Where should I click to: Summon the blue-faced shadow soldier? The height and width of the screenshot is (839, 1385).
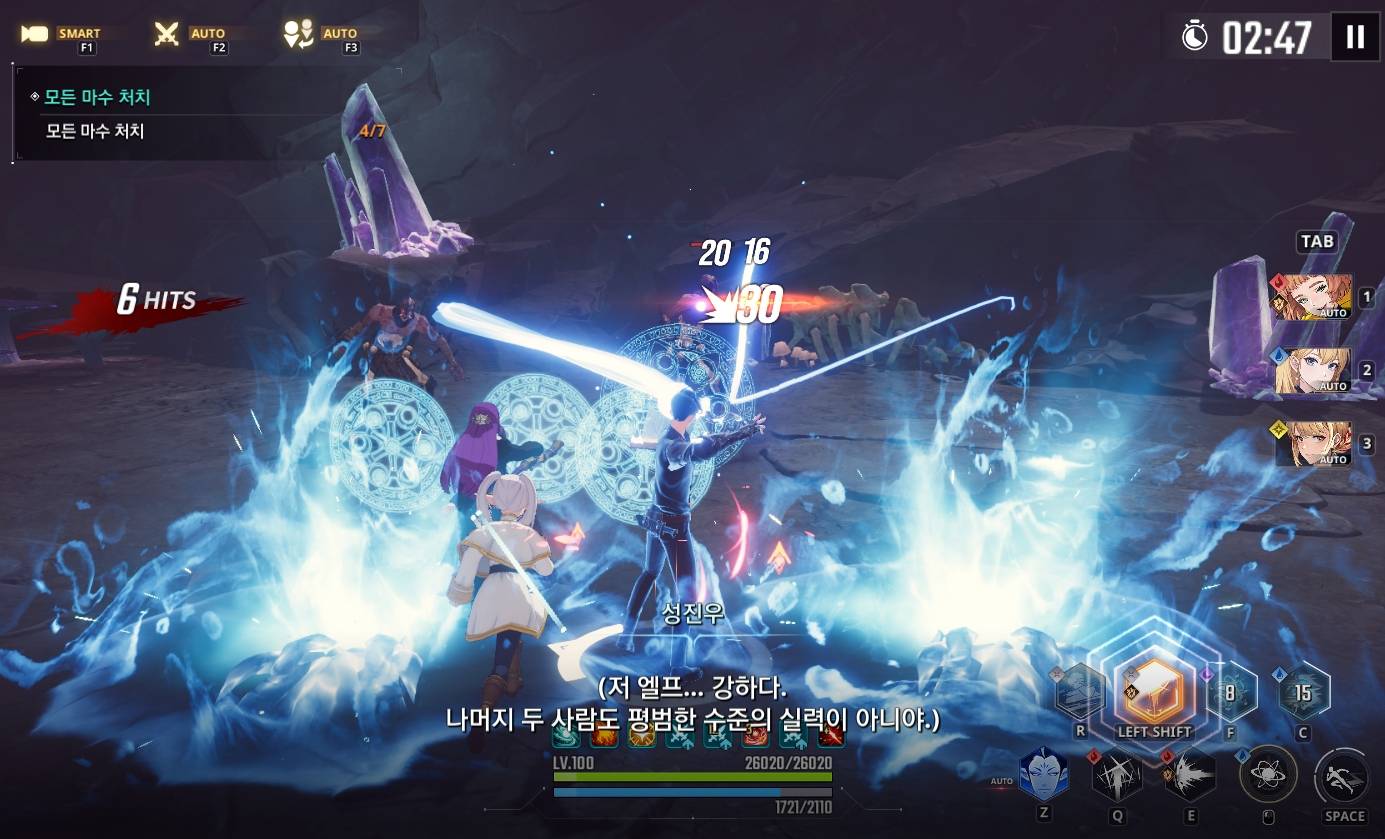(x=1043, y=774)
